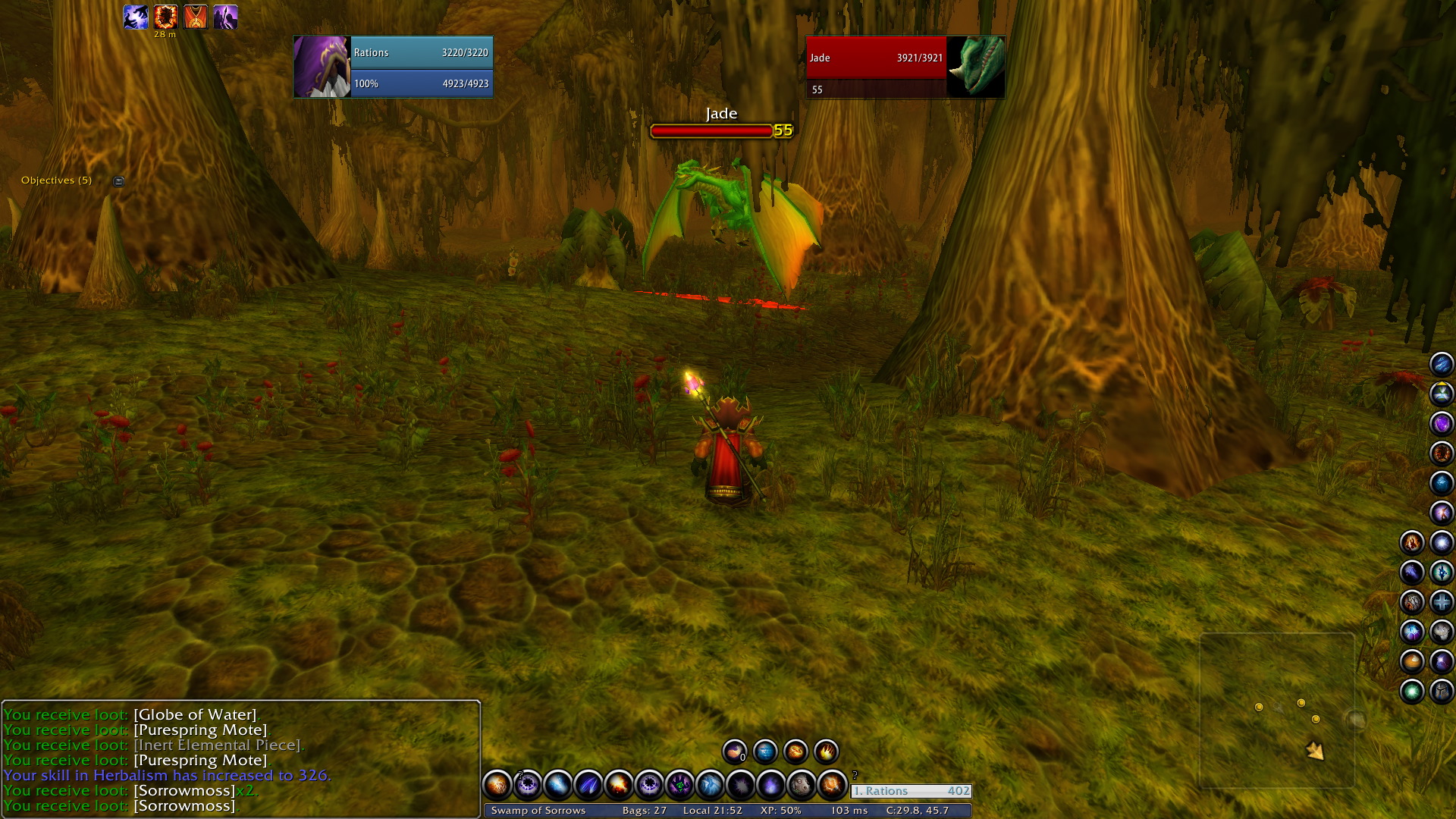The width and height of the screenshot is (1456, 819).
Task: Click the Molten Armor buff icon
Action: coord(165,16)
